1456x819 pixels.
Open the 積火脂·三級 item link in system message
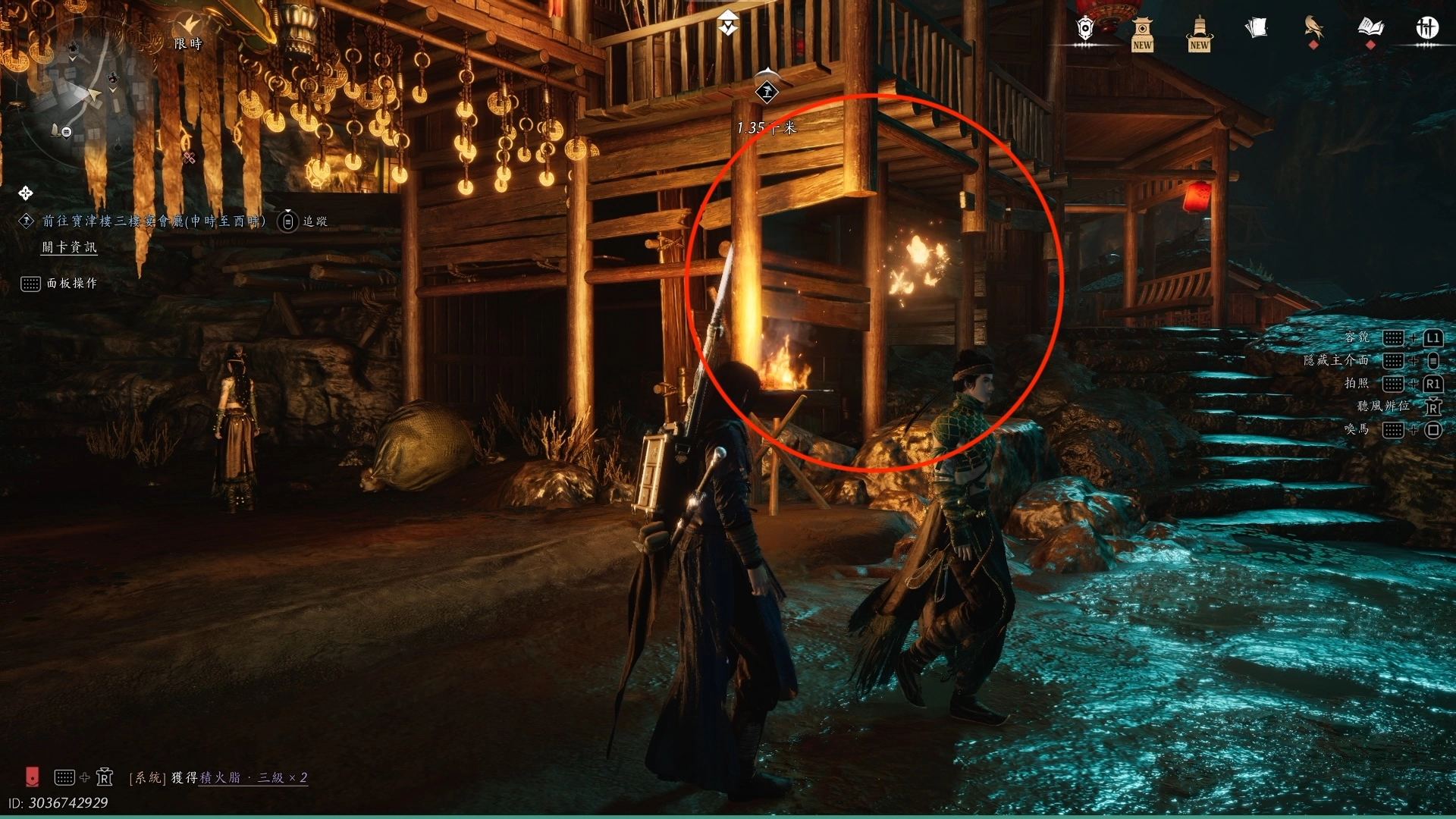253,777
